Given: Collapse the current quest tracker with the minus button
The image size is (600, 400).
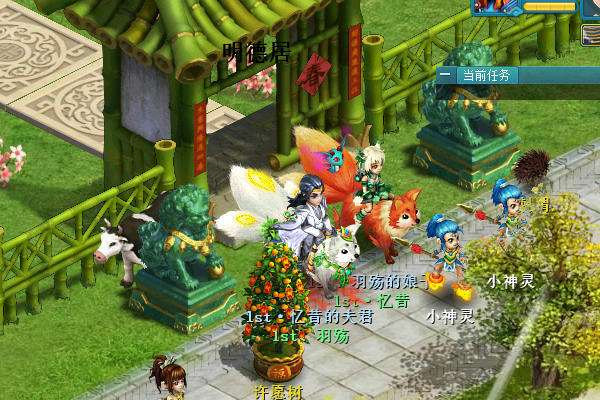Looking at the screenshot, I should pos(445,75).
